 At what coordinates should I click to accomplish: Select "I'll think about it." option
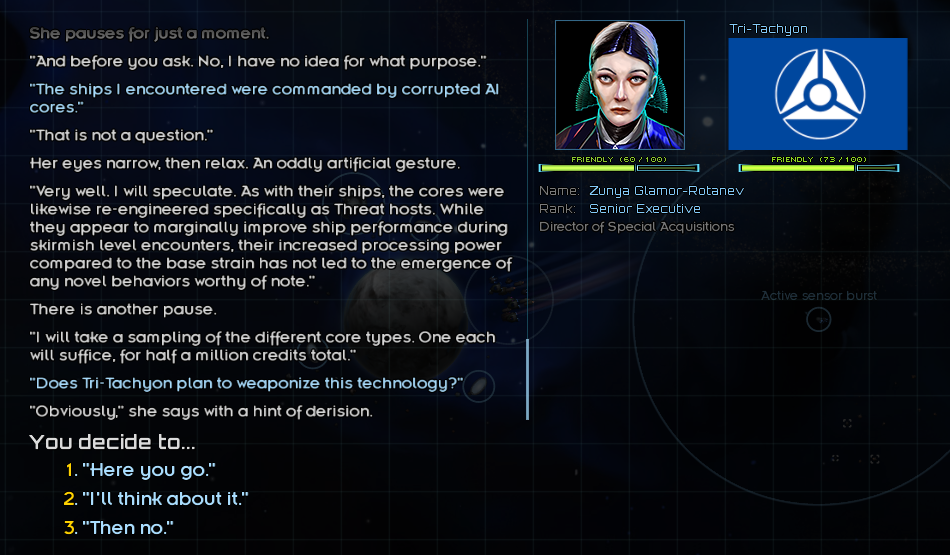164,499
